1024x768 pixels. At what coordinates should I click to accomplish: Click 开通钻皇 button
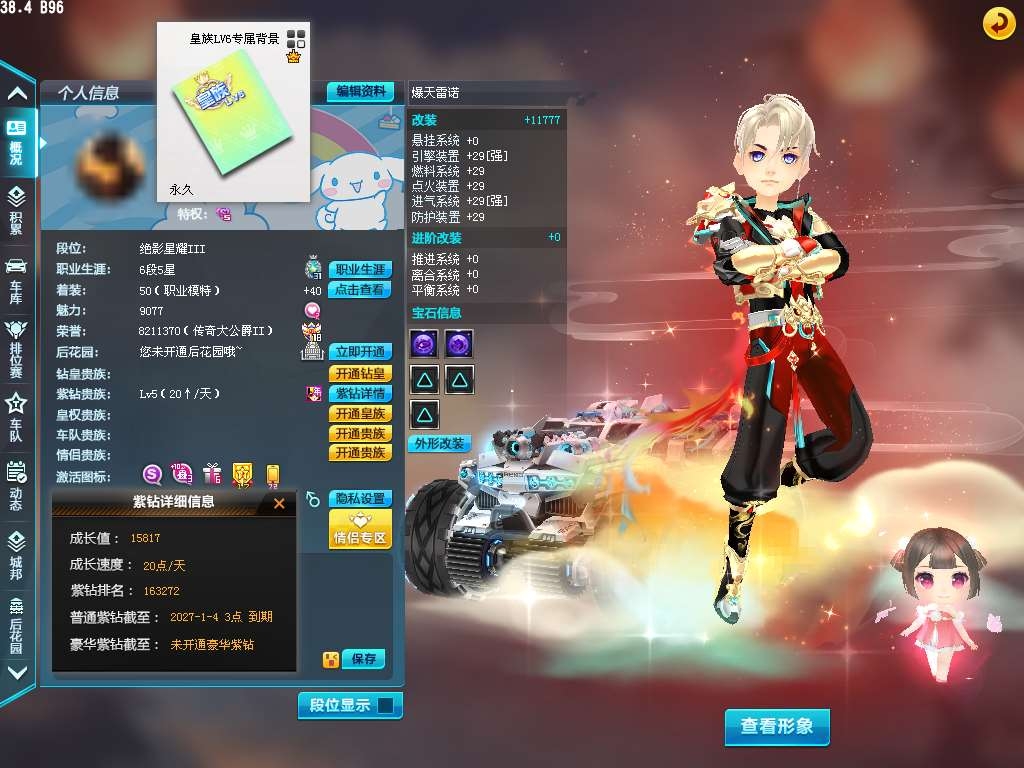point(360,373)
